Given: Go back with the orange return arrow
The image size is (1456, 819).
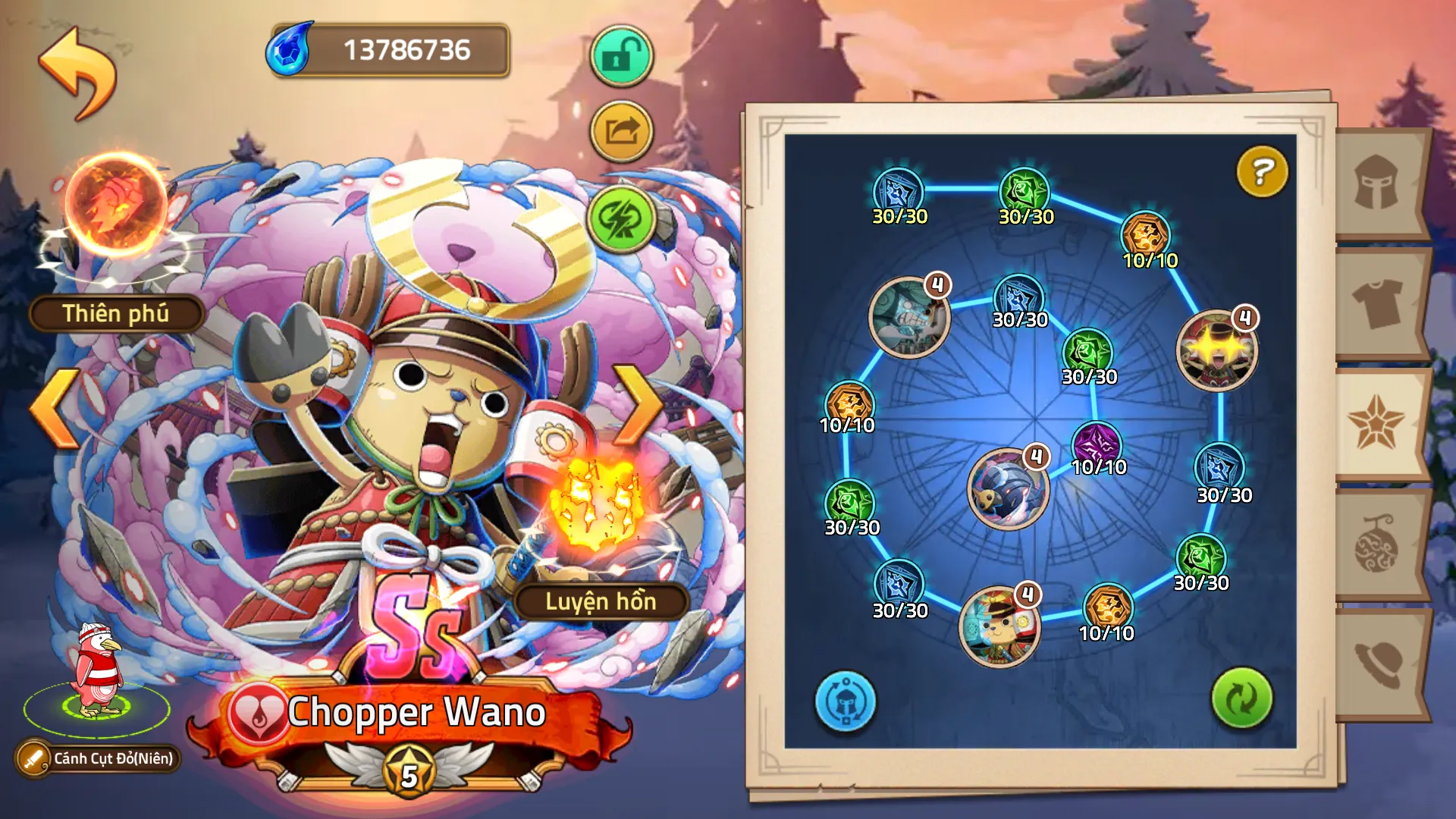Looking at the screenshot, I should 78,73.
